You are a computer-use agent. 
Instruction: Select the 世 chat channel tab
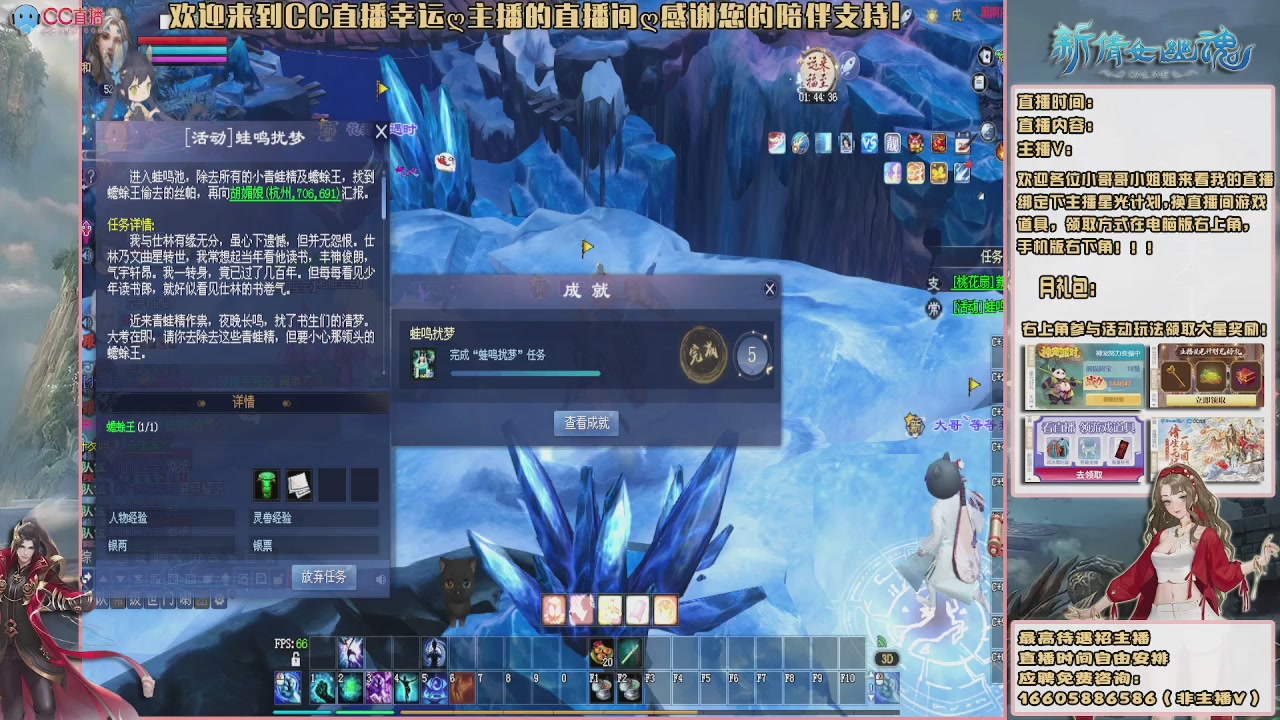[154, 599]
